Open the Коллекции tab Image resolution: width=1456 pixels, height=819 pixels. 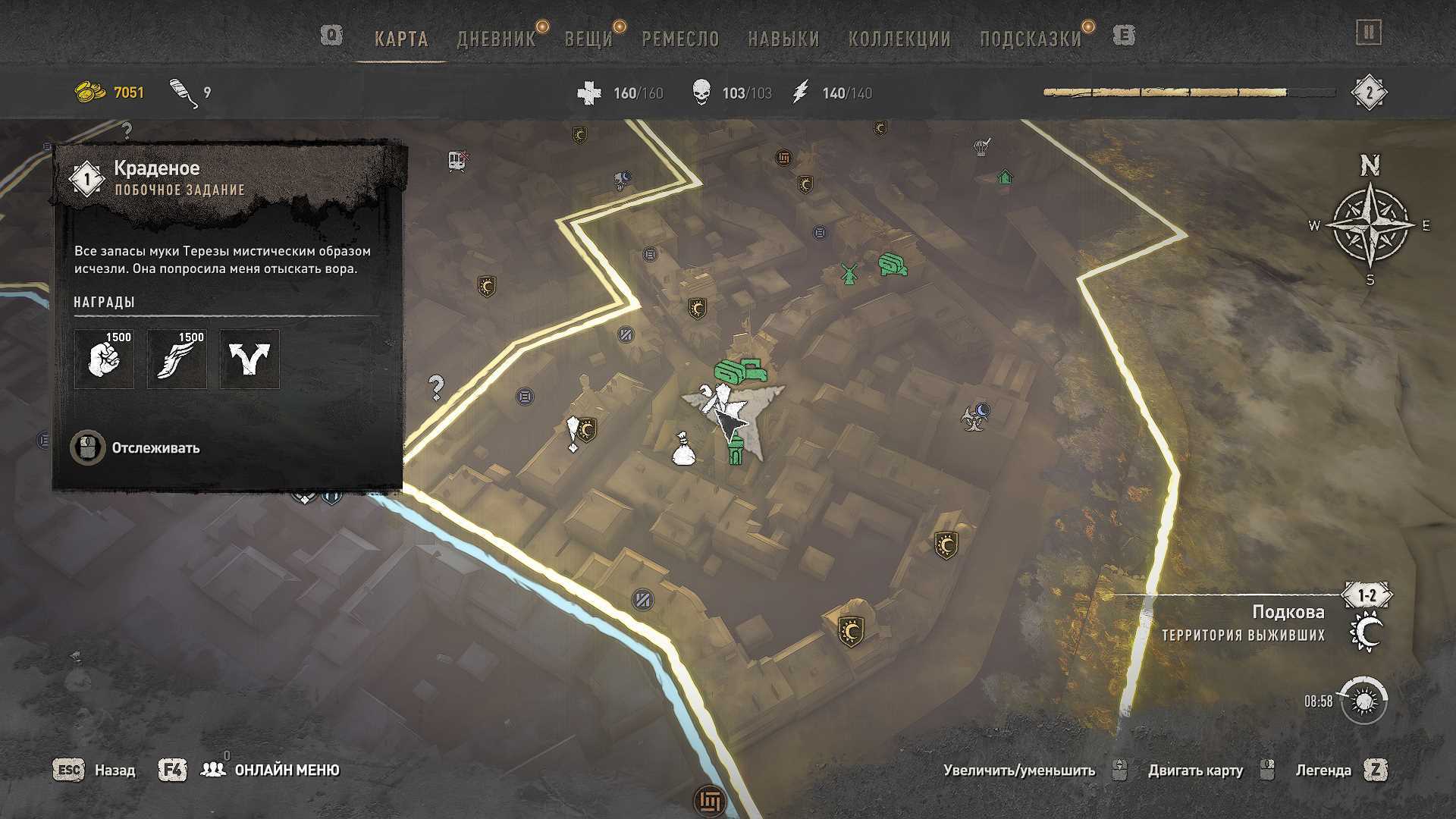tap(899, 39)
